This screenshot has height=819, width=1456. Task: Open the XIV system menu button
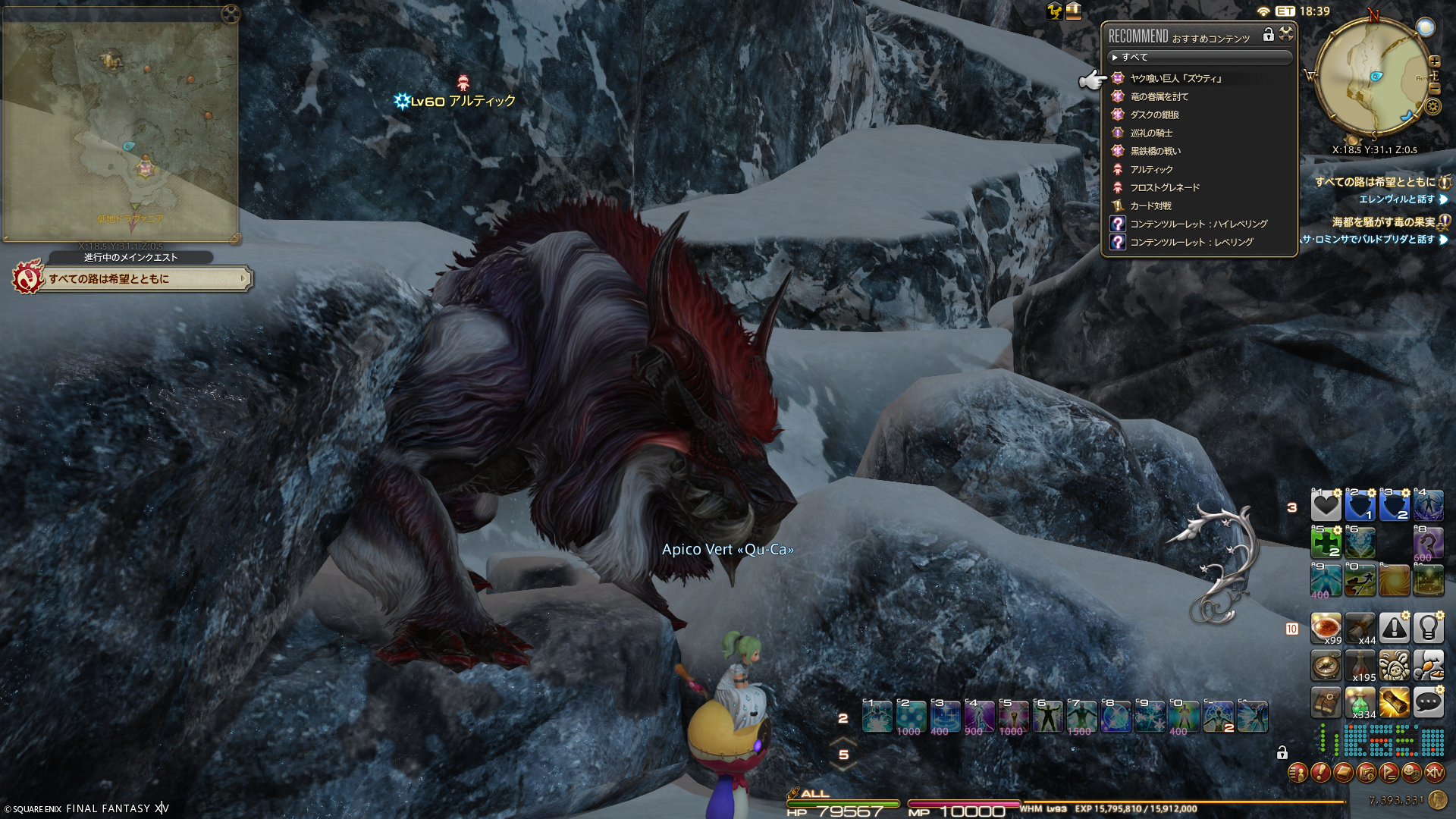click(1434, 773)
